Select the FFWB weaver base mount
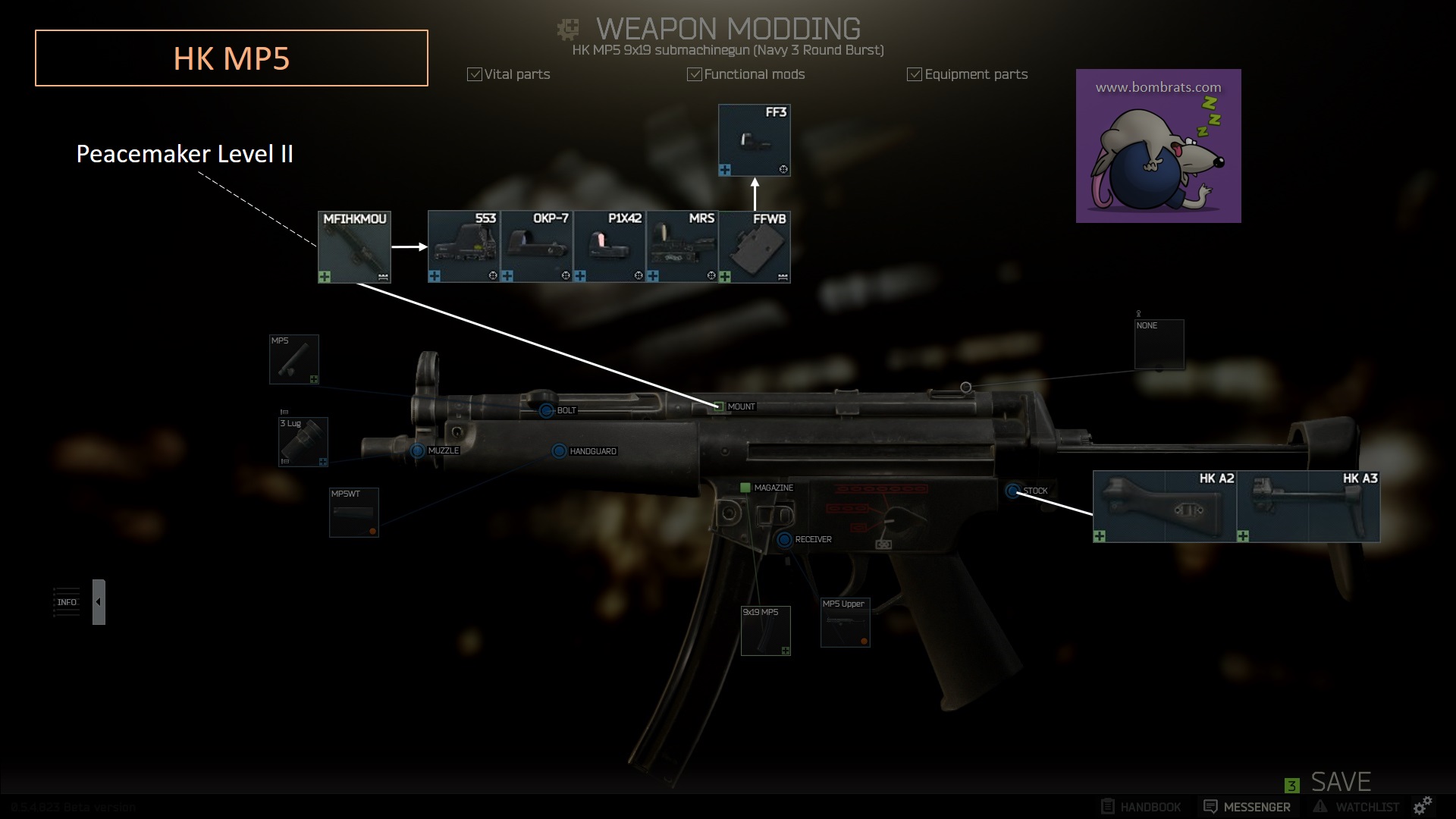This screenshot has width=1456, height=819. point(755,247)
